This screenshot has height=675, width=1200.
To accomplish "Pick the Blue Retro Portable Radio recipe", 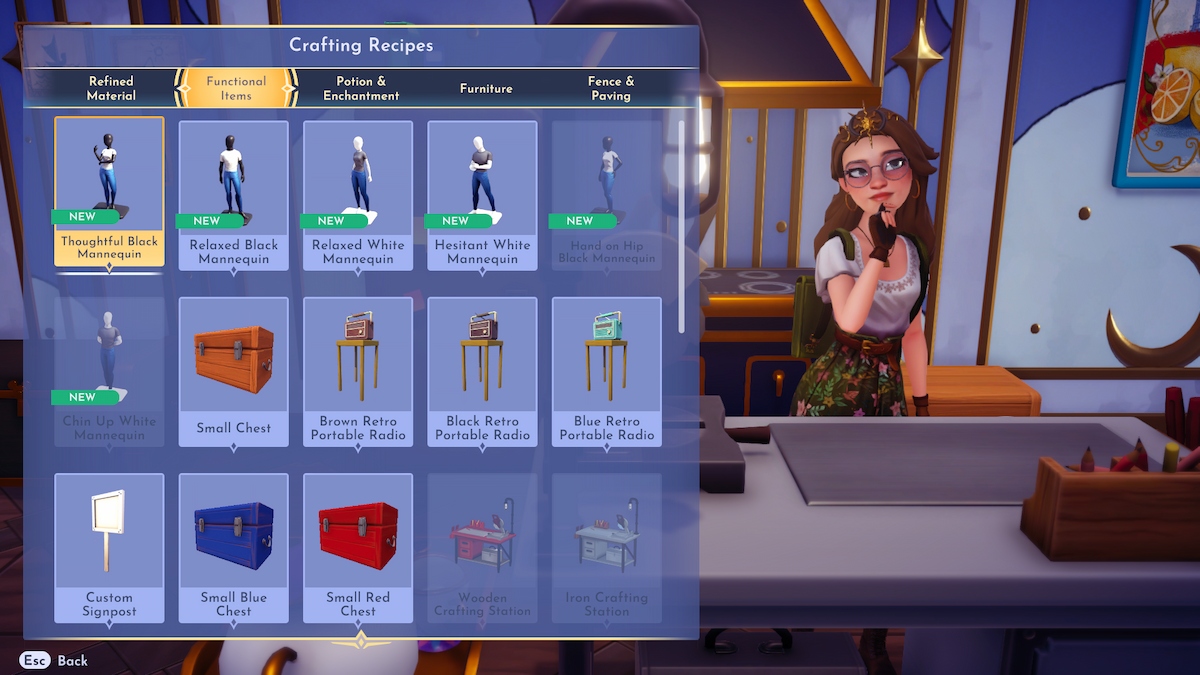I will tap(607, 371).
